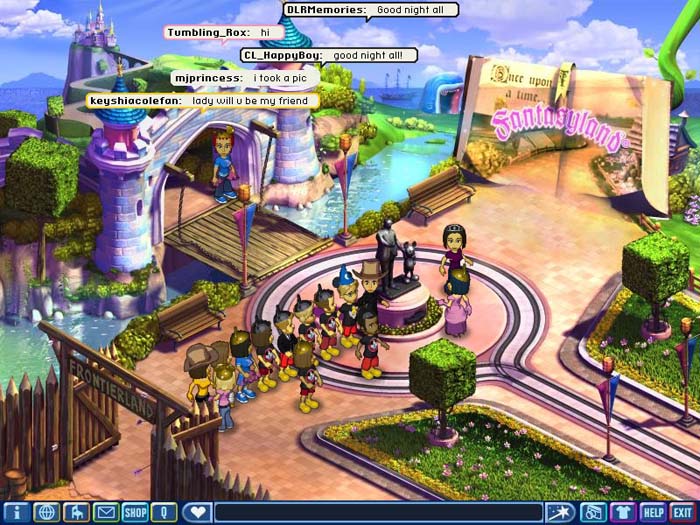Image resolution: width=700 pixels, height=525 pixels.
Task: Click the Q button in the toolbar
Action: click(x=164, y=512)
